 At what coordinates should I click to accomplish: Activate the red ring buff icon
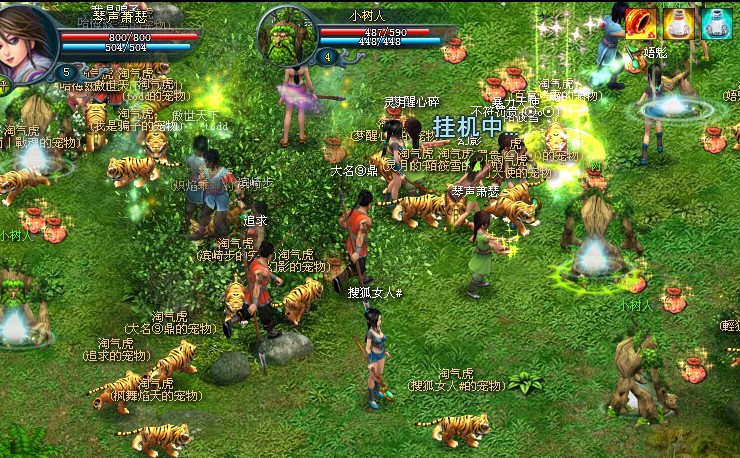tap(640, 23)
